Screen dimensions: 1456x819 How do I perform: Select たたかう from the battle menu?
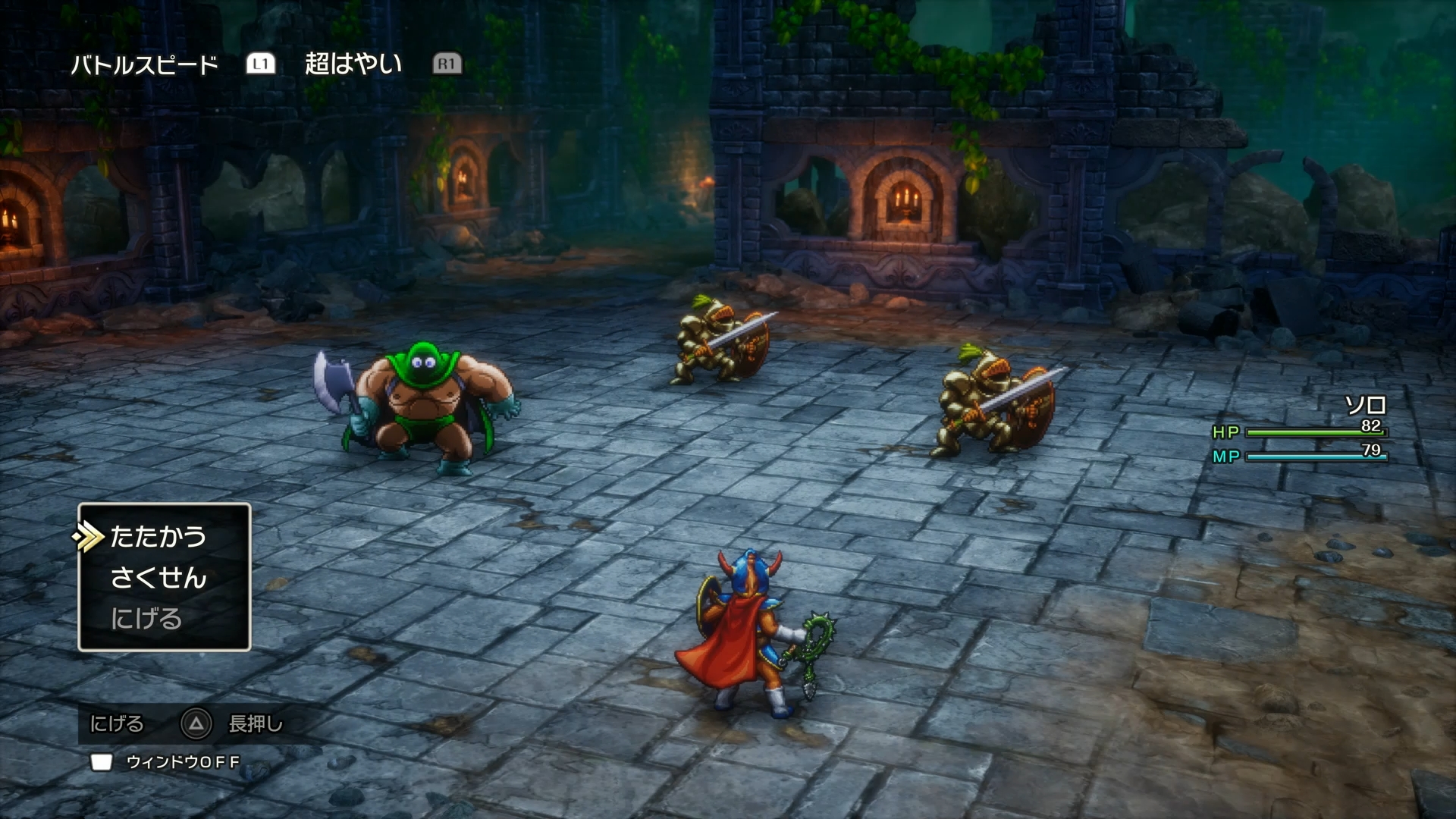coord(157,537)
